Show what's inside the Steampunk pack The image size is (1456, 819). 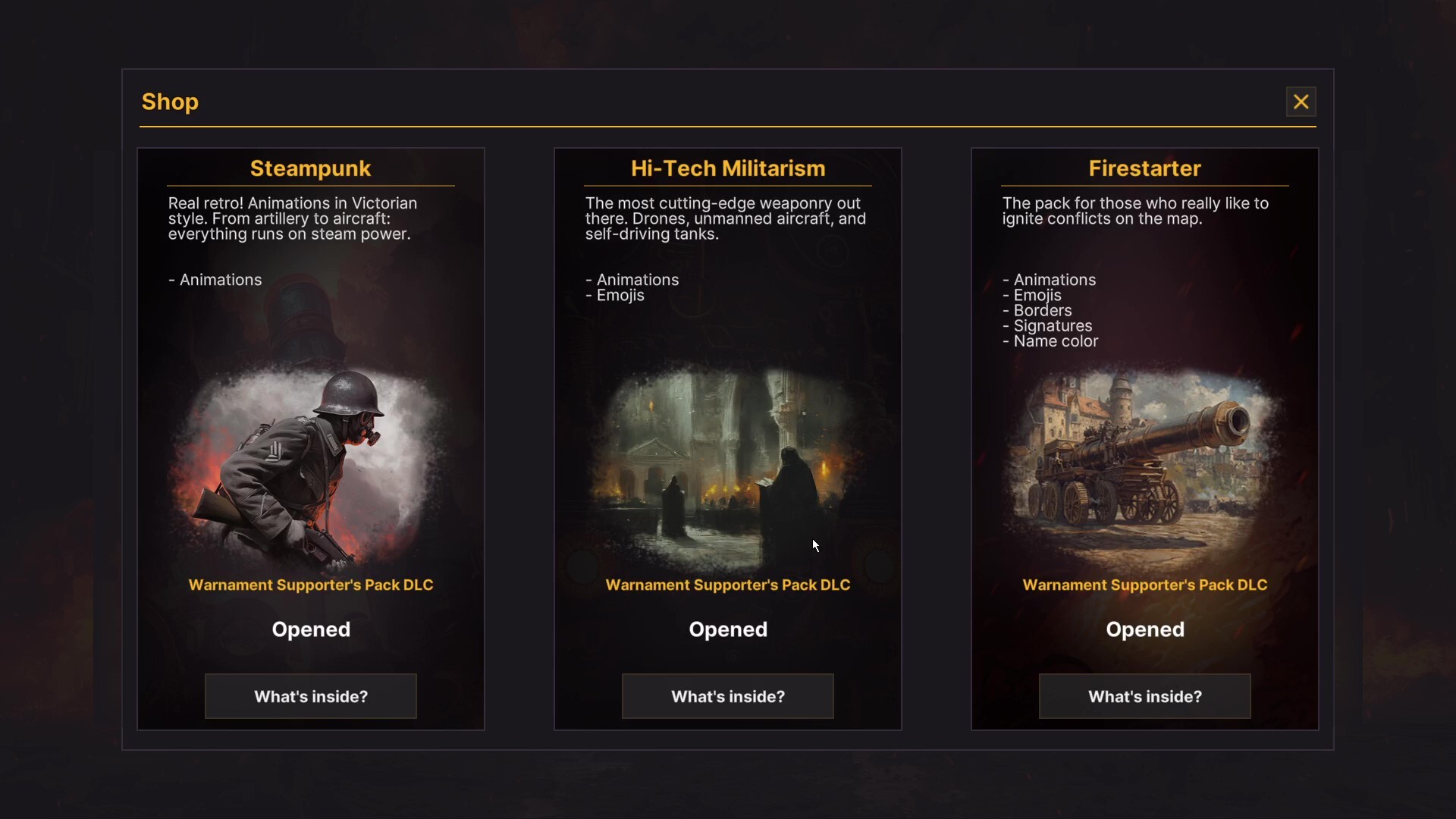(x=311, y=696)
